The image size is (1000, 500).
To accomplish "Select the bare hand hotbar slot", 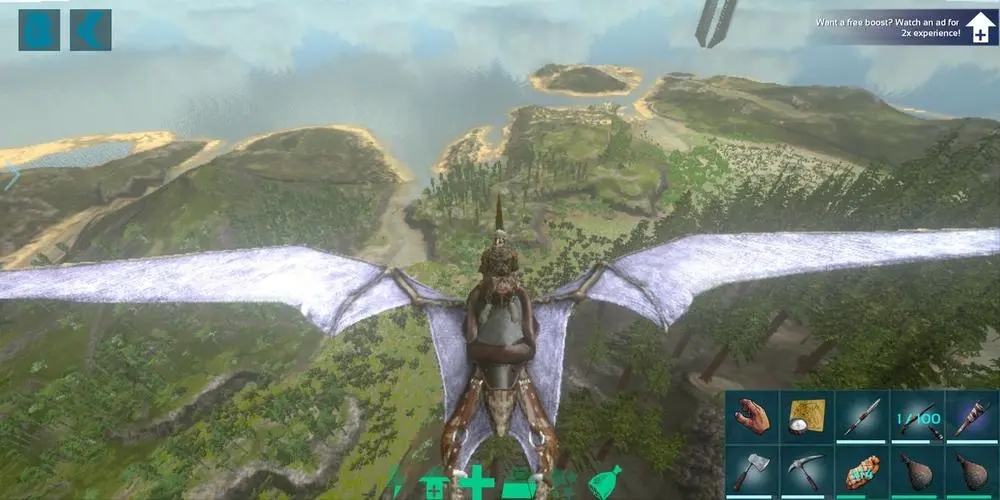I will [753, 417].
